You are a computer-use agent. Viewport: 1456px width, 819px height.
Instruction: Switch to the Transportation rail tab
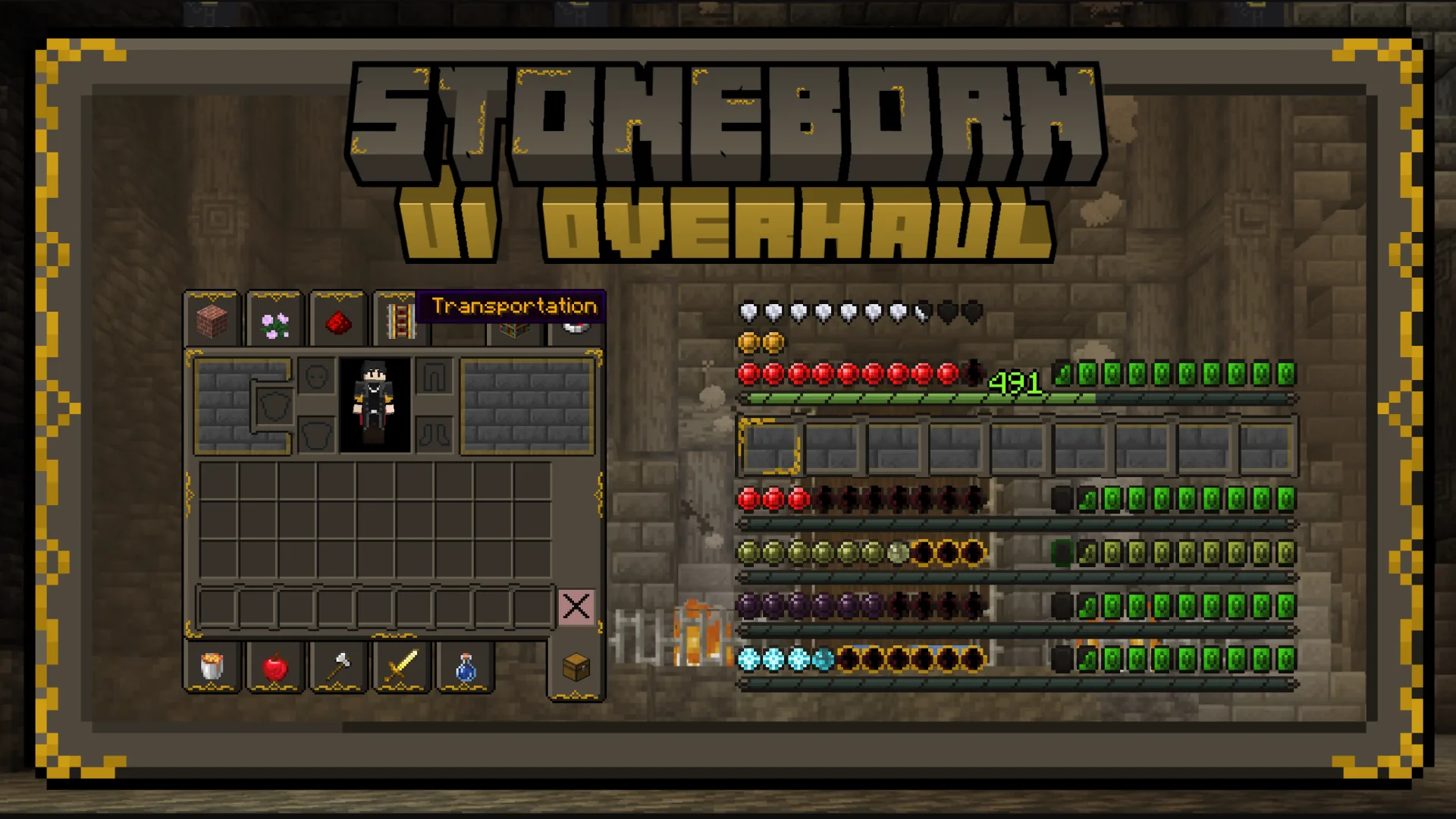(400, 318)
